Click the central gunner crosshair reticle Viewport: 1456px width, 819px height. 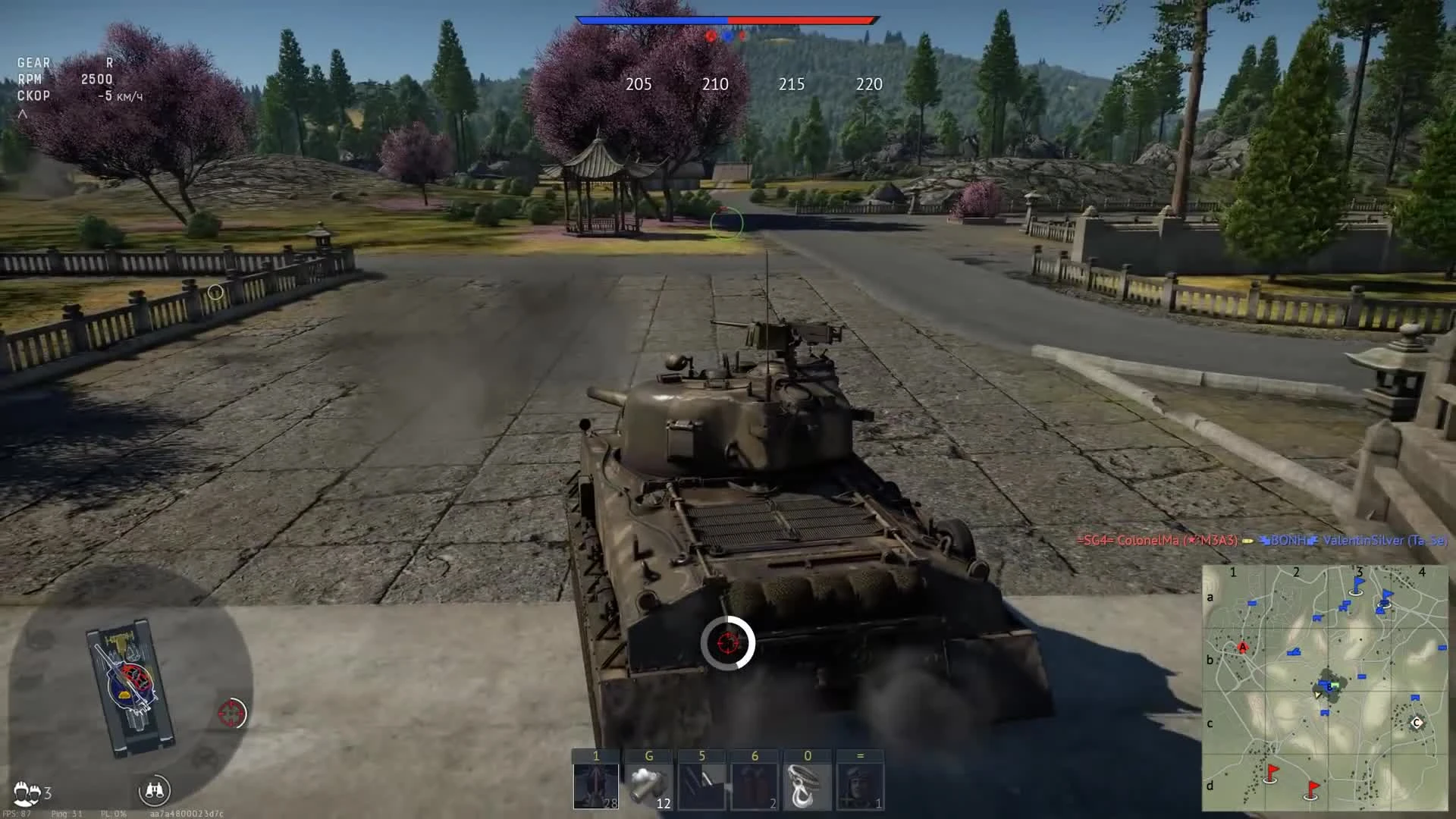(x=728, y=643)
